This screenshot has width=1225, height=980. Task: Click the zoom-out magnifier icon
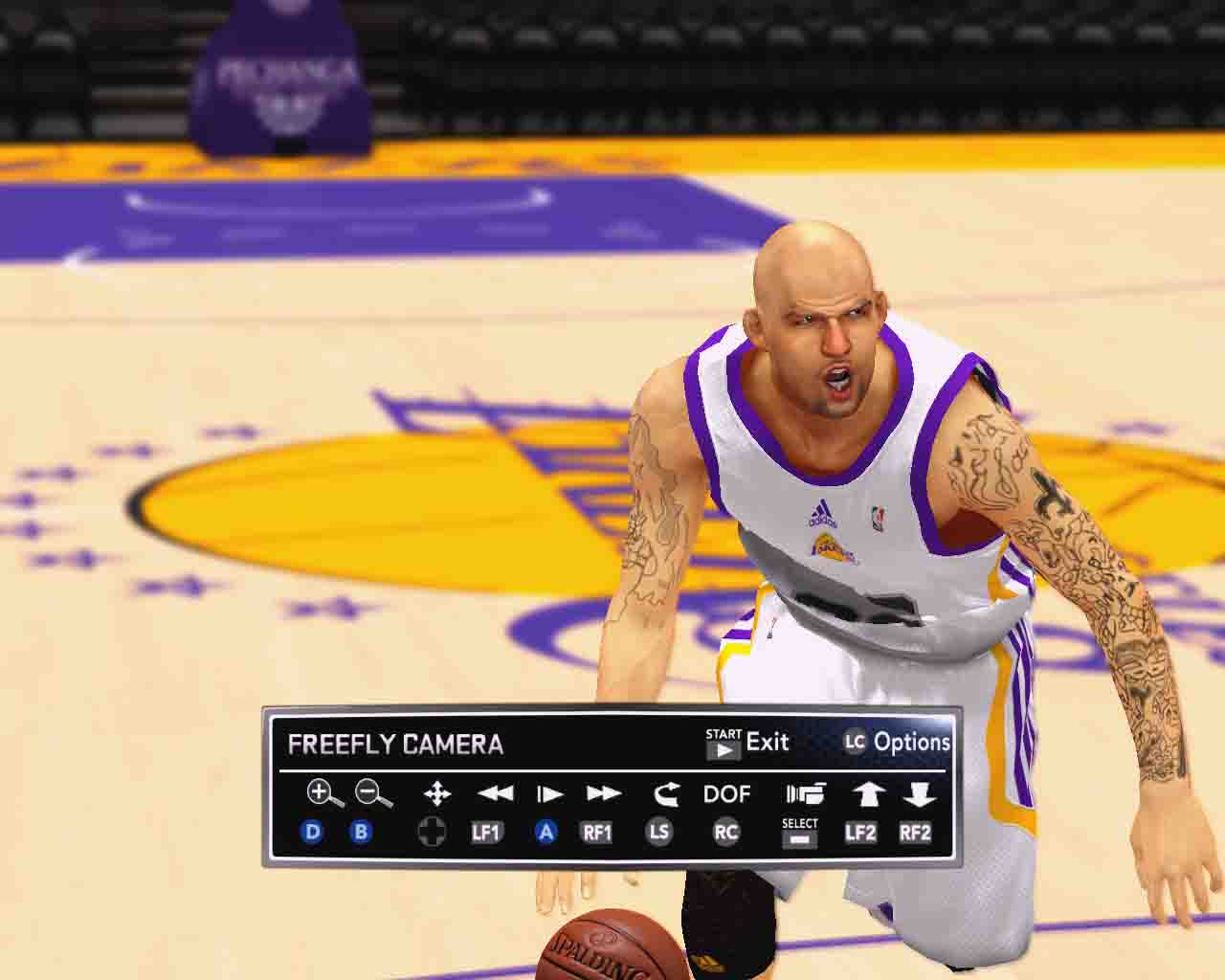(x=372, y=793)
